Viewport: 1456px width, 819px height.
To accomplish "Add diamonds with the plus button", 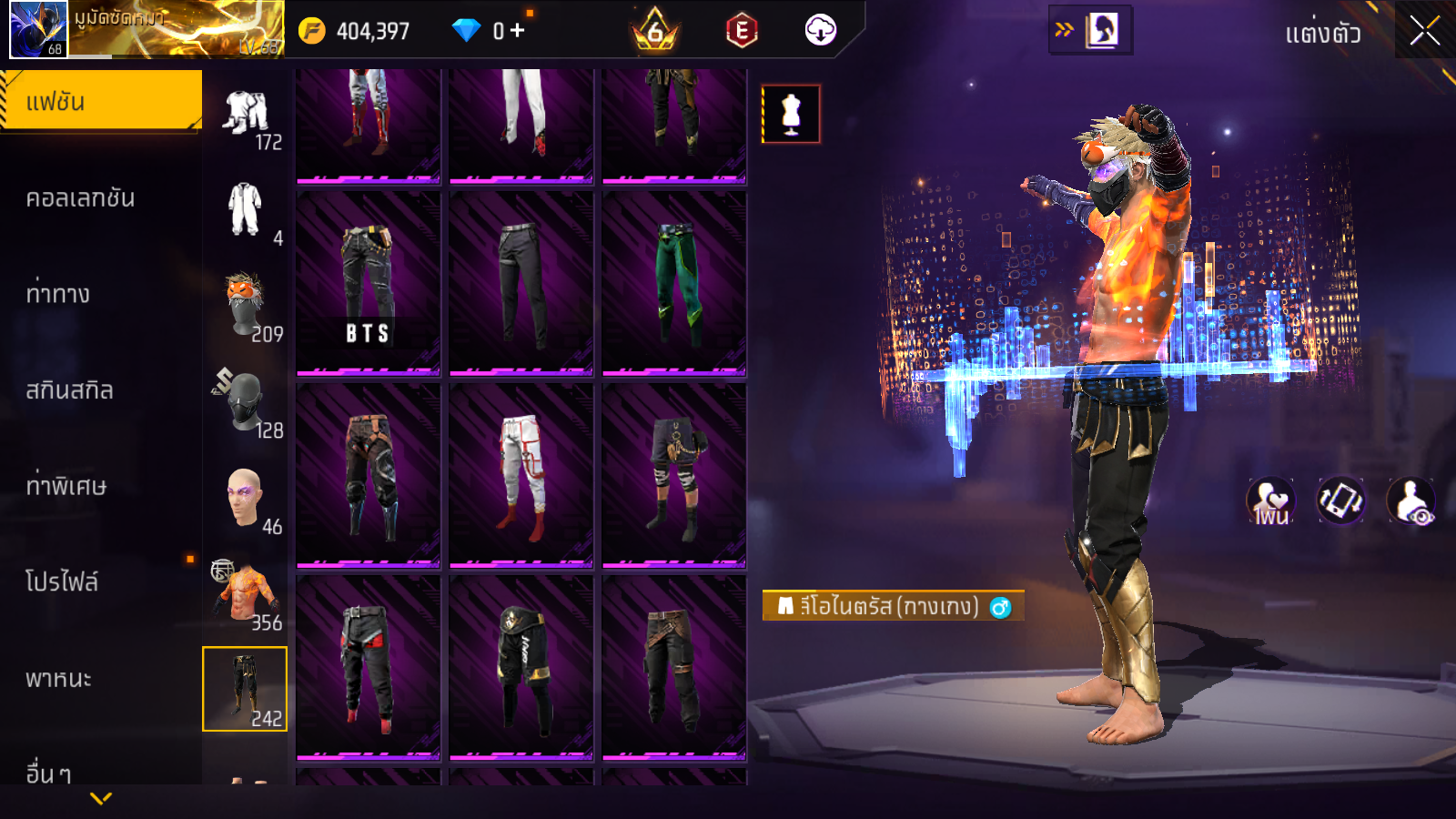I will coord(518,31).
